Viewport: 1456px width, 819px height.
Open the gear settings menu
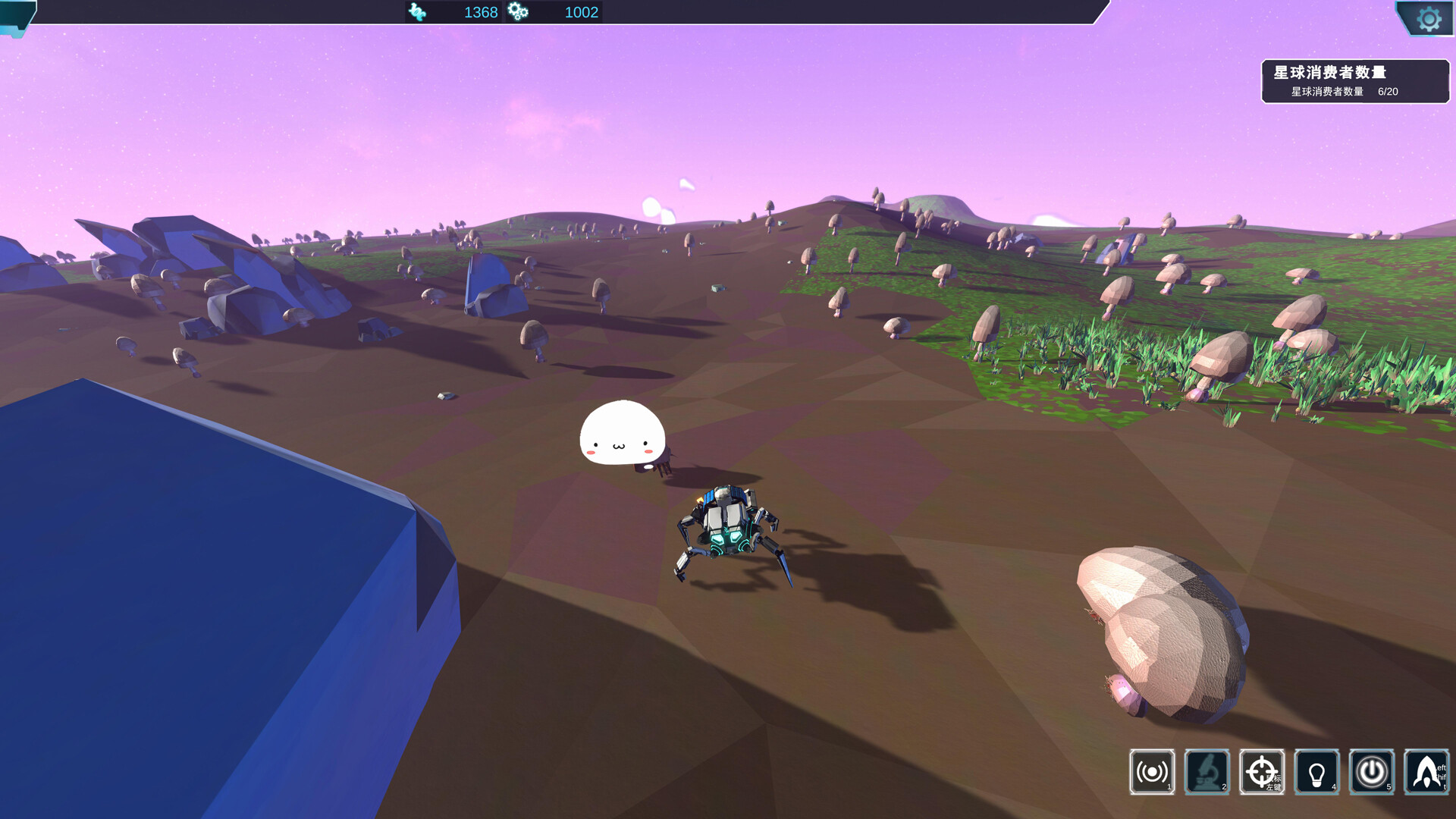1429,19
